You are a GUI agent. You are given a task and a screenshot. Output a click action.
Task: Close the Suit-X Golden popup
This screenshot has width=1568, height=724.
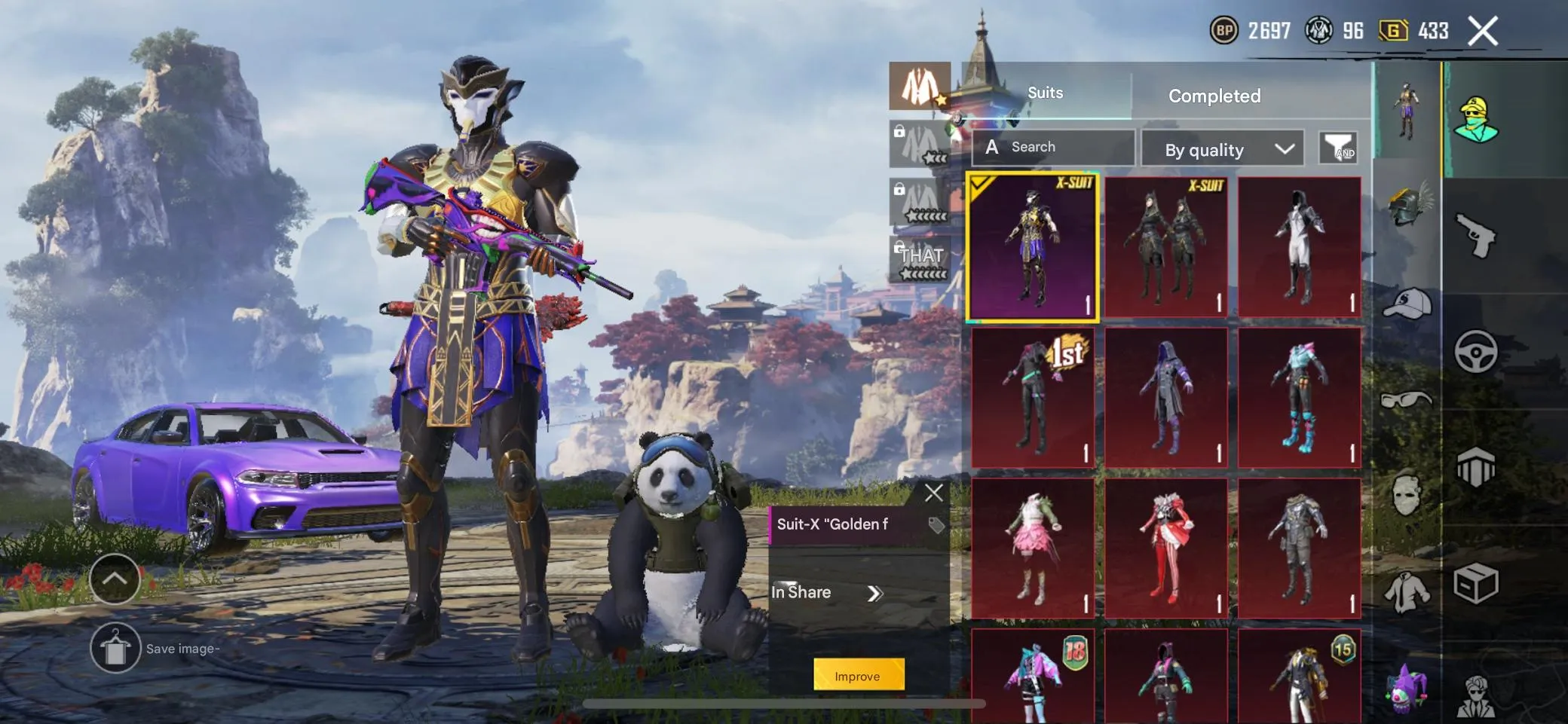[935, 493]
